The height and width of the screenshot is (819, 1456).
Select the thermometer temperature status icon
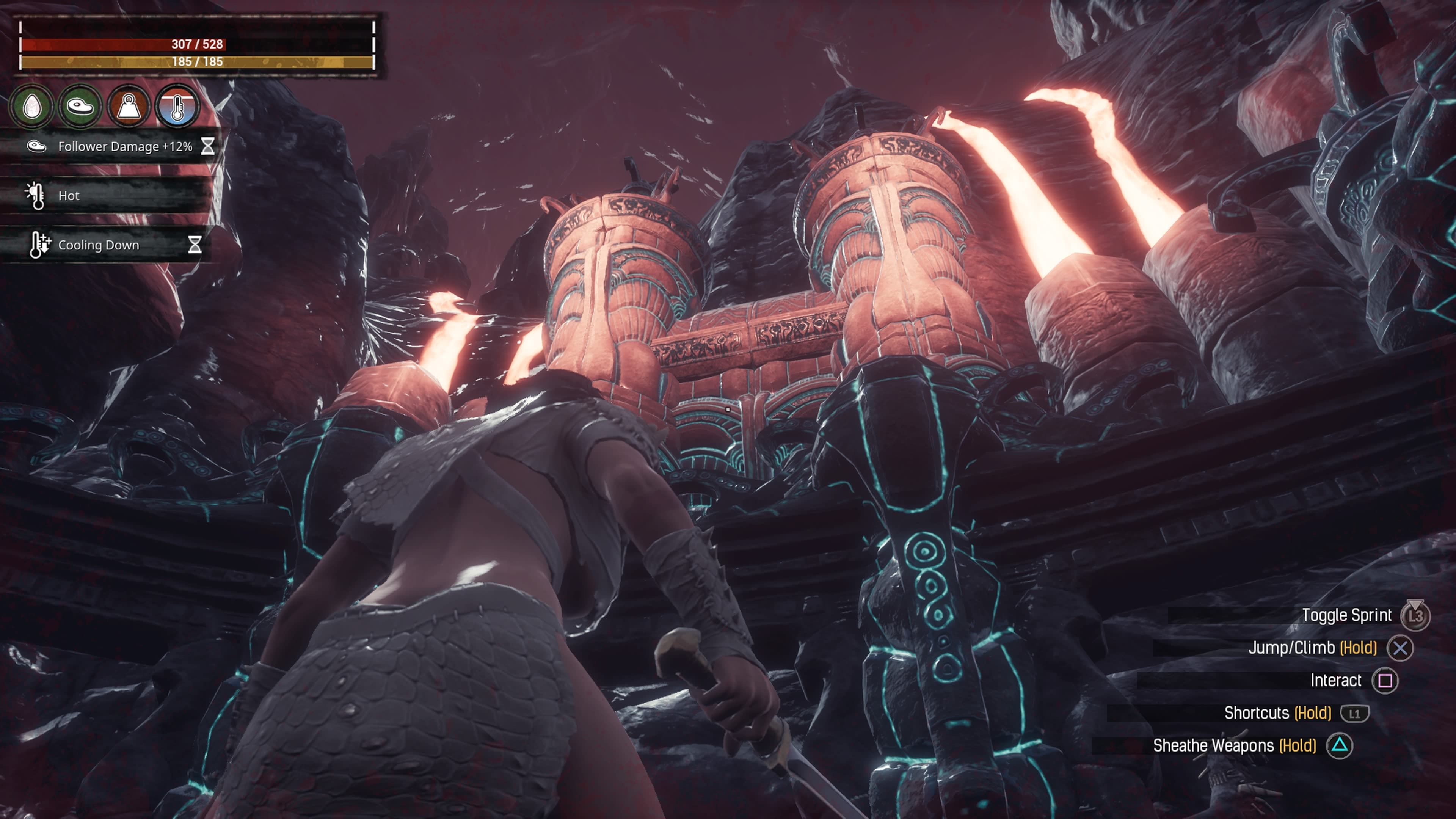coord(177,106)
